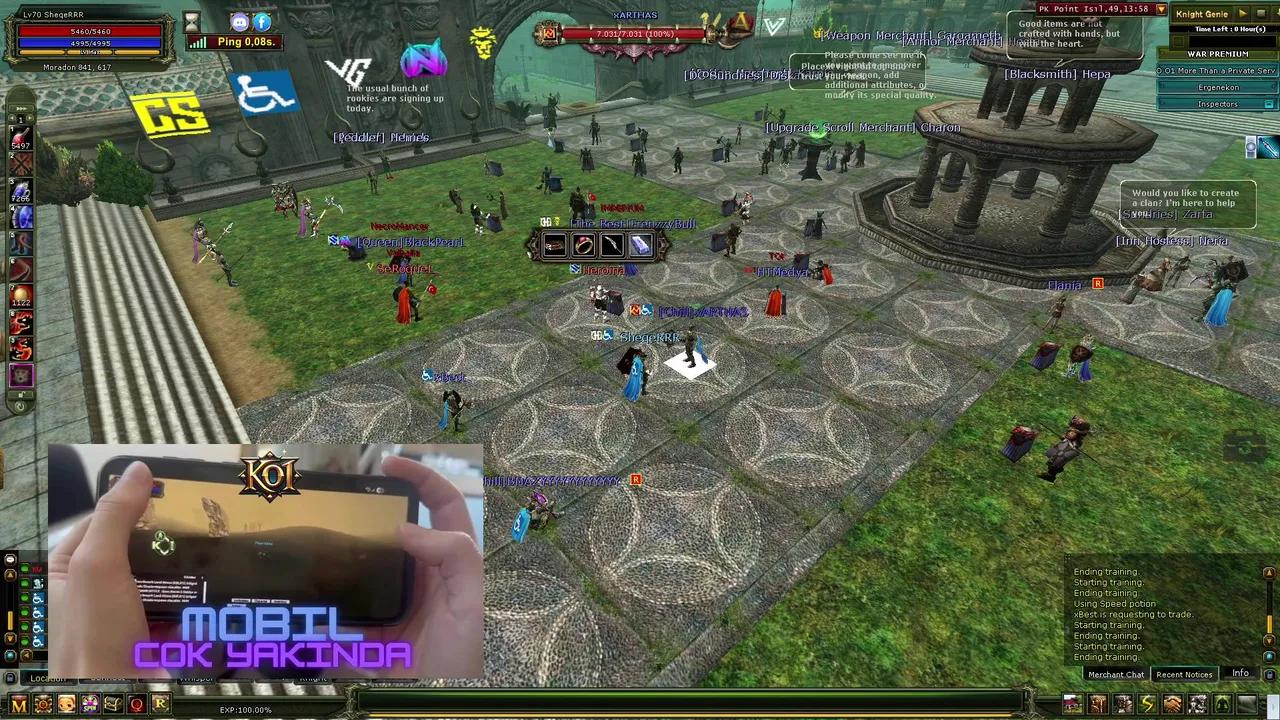Select the skill in hotbar slot 1
Viewport: 1280px width, 720px height.
tap(22, 136)
